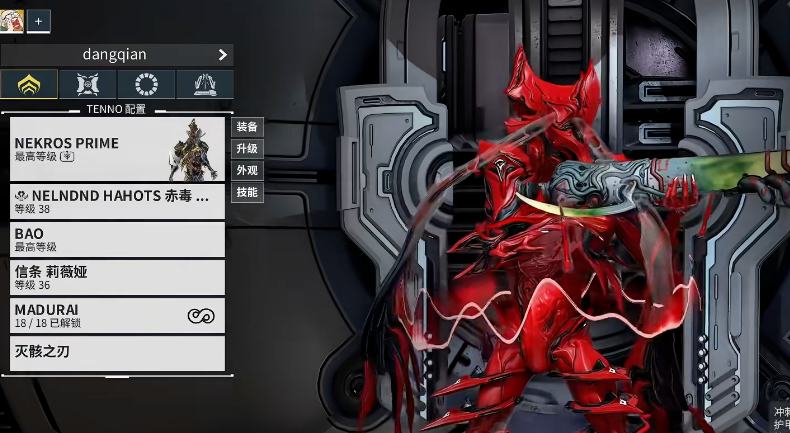The width and height of the screenshot is (790, 433).
Task: Open the player avatar profile
Action: 13,20
